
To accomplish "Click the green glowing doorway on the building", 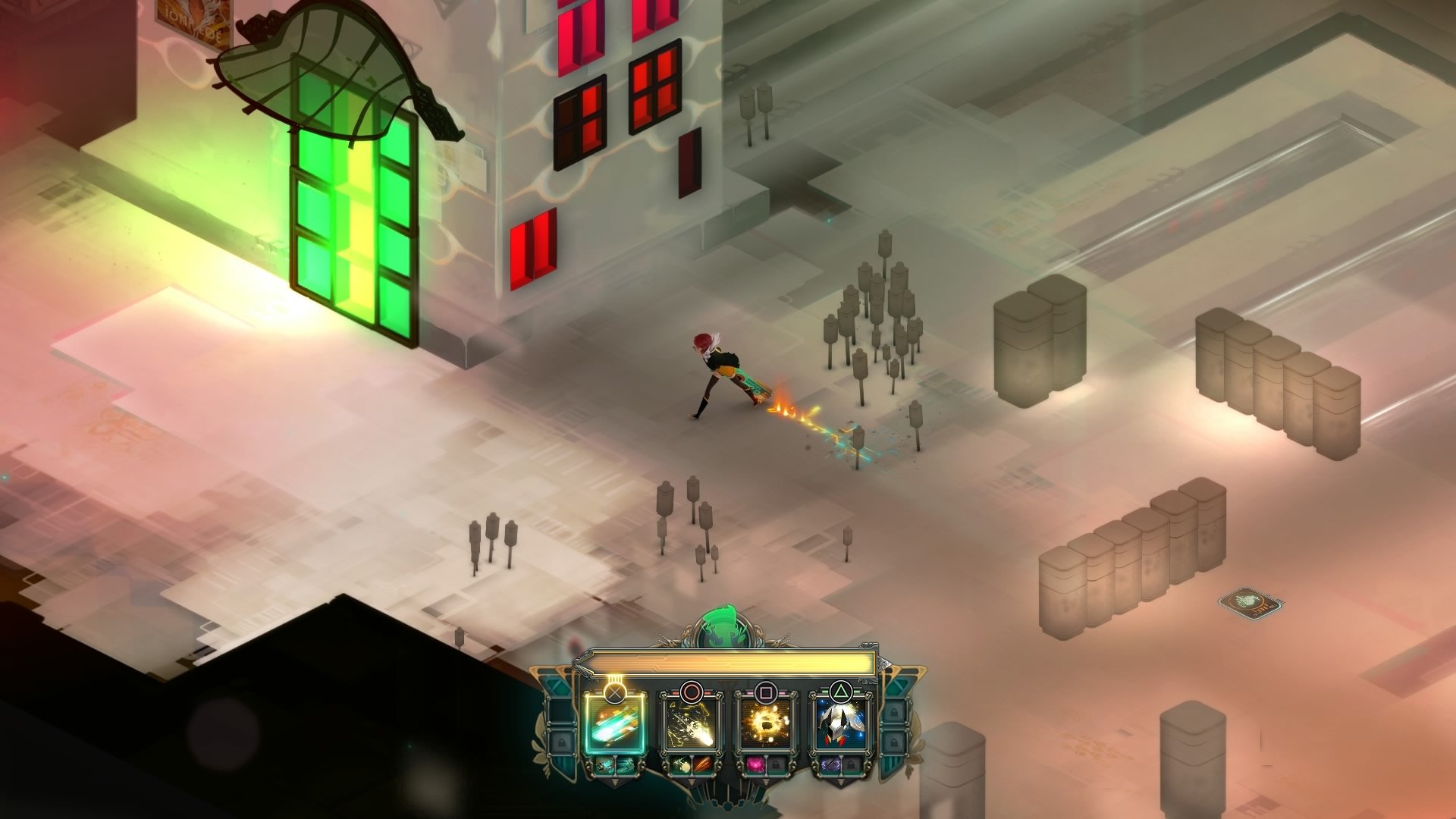I will (x=353, y=227).
